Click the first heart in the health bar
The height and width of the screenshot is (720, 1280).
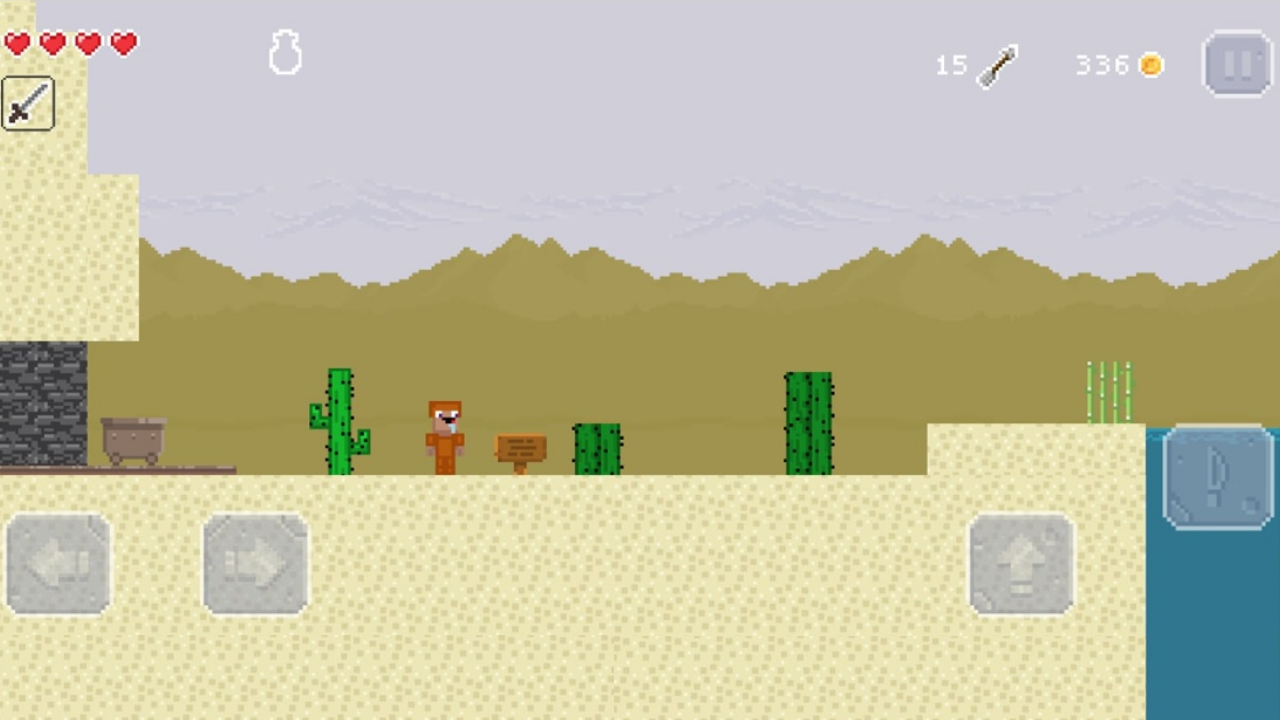[x=18, y=43]
